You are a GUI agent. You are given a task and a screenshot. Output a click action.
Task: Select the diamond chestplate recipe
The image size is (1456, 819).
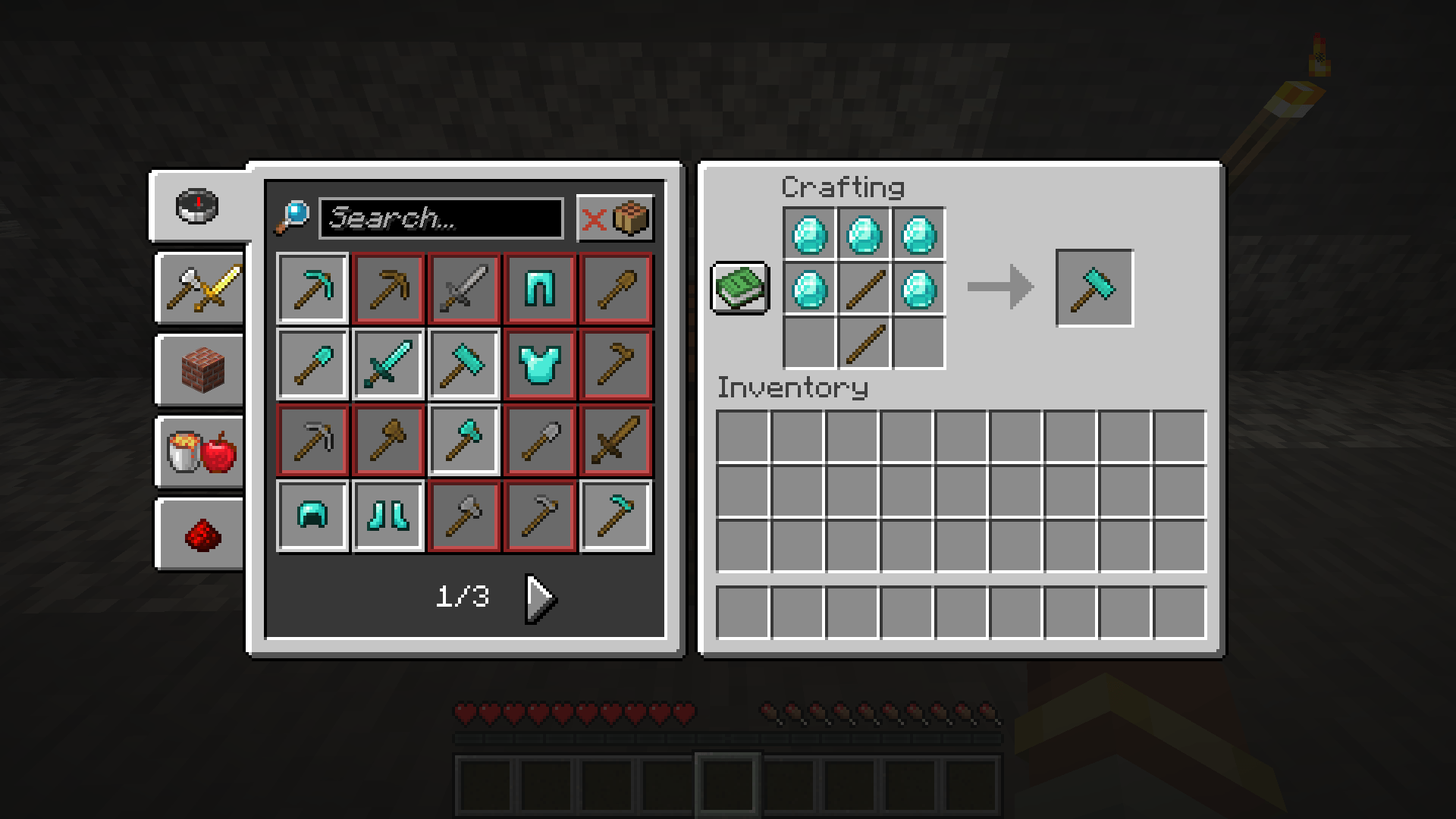[x=541, y=364]
